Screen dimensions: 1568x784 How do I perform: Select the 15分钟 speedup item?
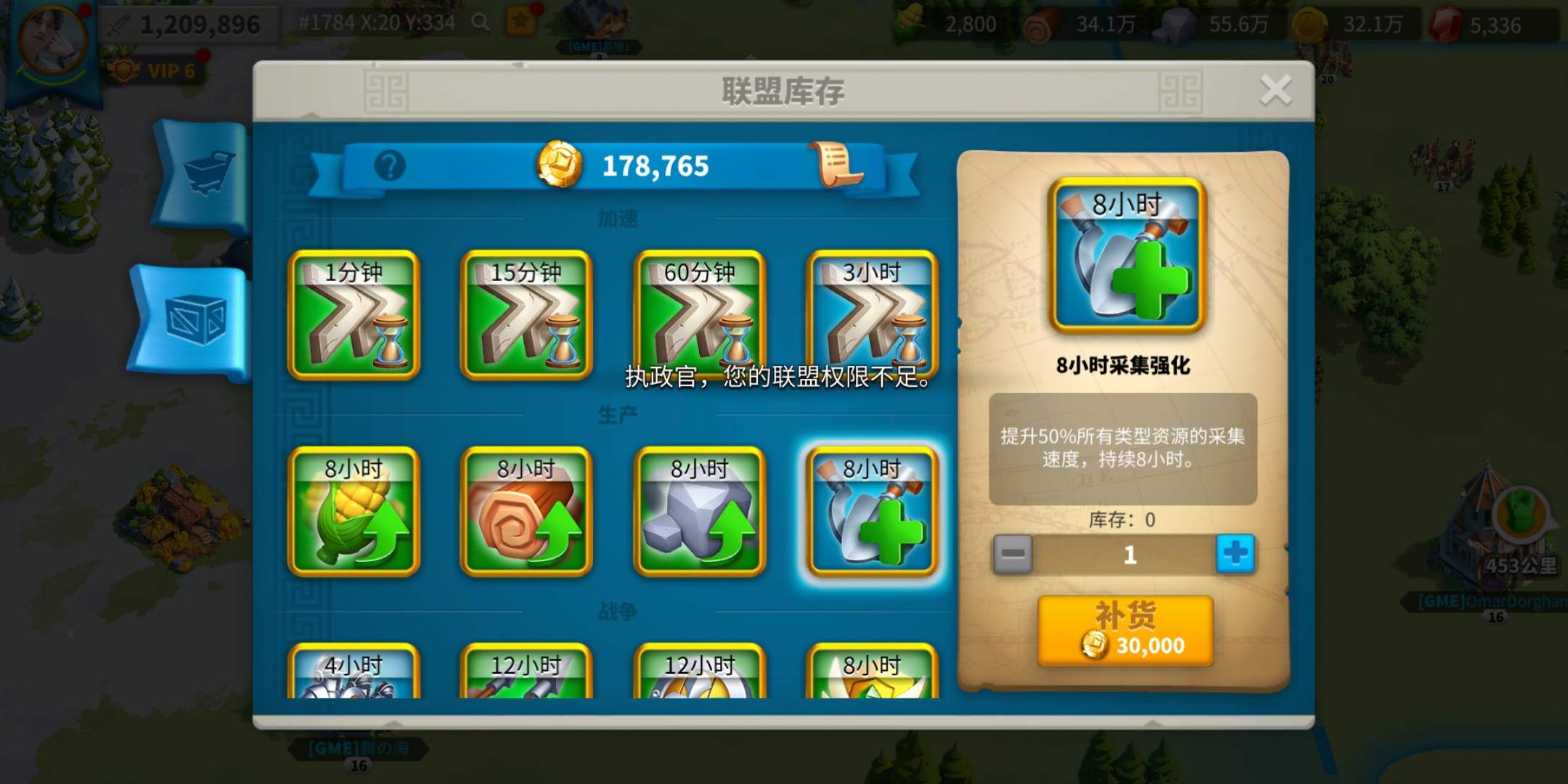pyautogui.click(x=526, y=316)
